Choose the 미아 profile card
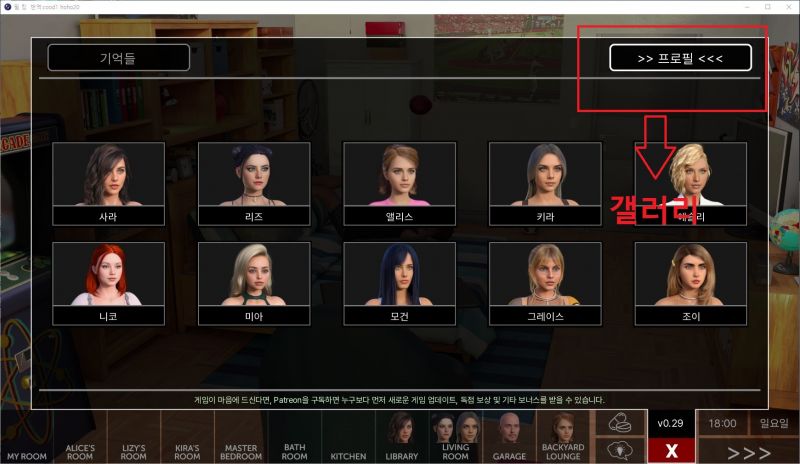Viewport: 800px width, 464px height. [x=254, y=283]
